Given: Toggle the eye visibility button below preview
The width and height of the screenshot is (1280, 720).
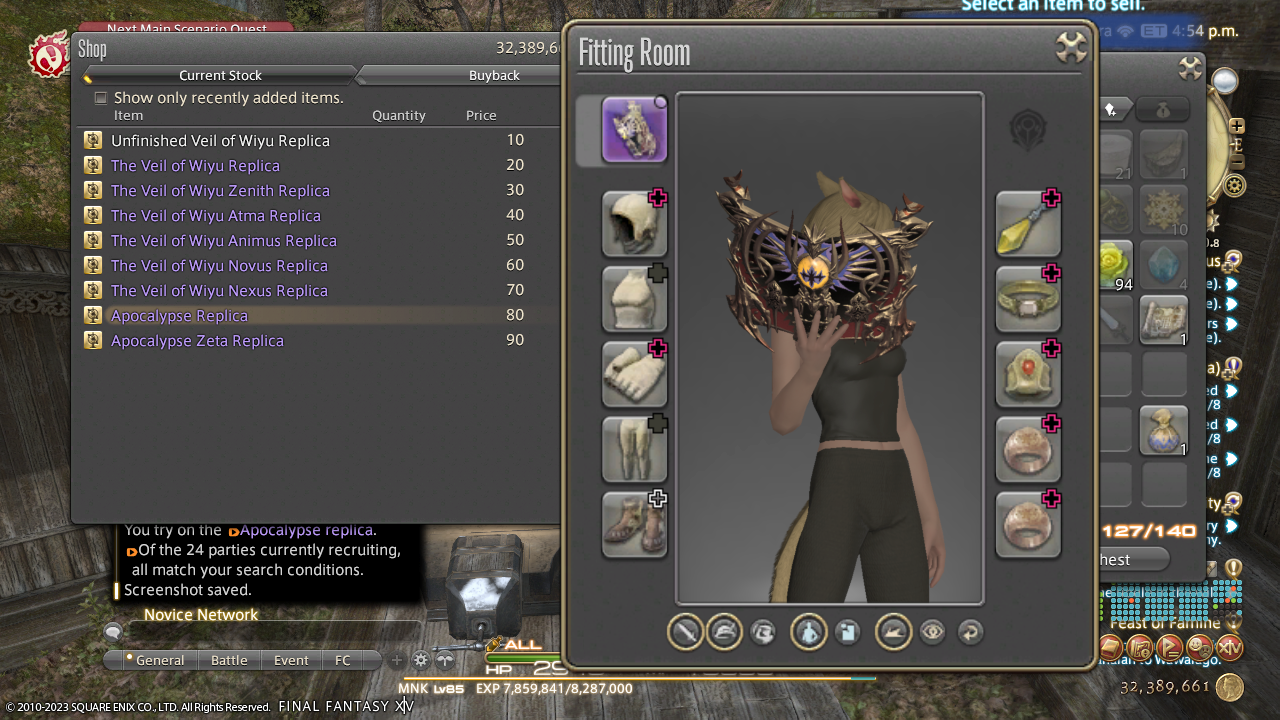Looking at the screenshot, I should pyautogui.click(x=932, y=632).
